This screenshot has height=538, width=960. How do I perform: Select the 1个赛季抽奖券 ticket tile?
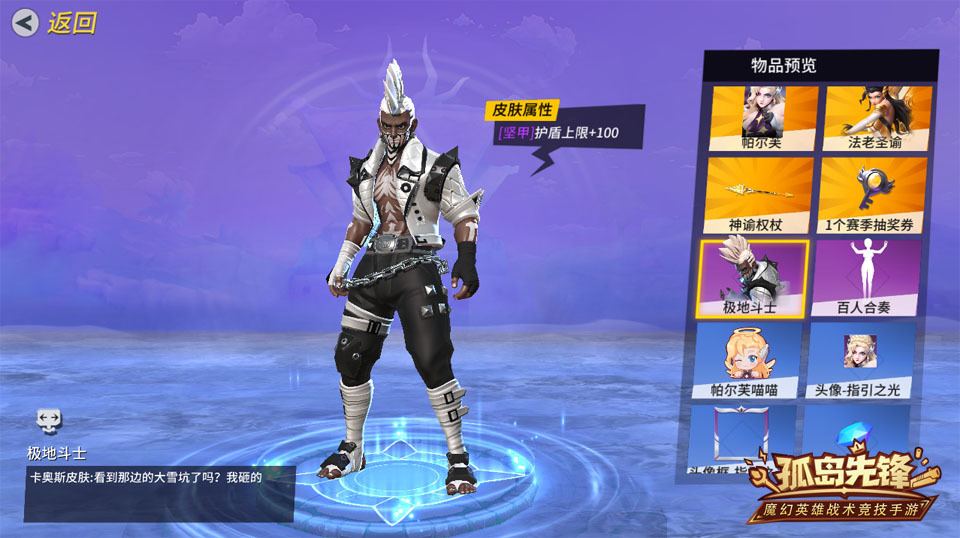click(x=867, y=195)
